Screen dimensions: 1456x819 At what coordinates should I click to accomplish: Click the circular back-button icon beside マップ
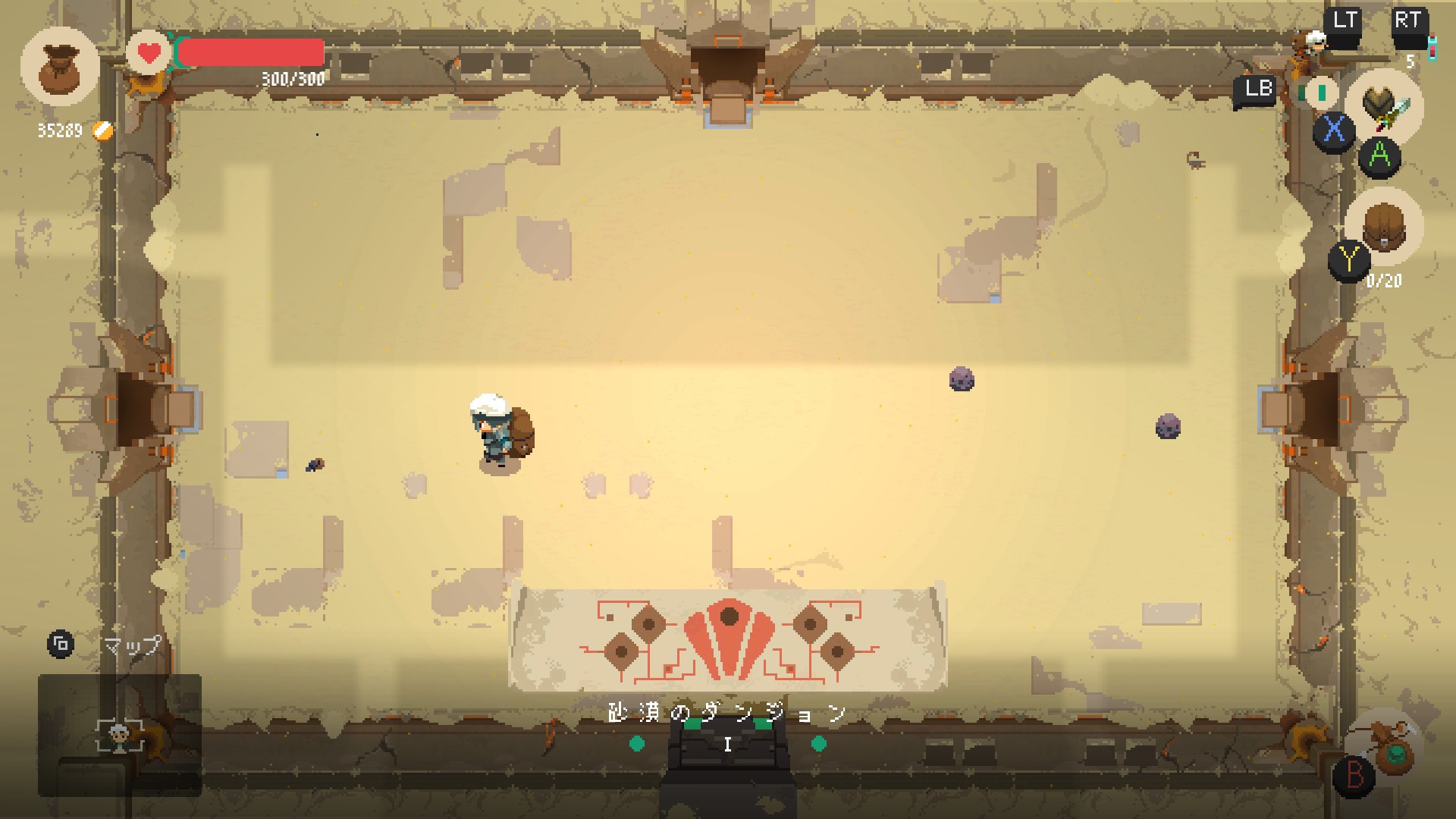tap(61, 645)
